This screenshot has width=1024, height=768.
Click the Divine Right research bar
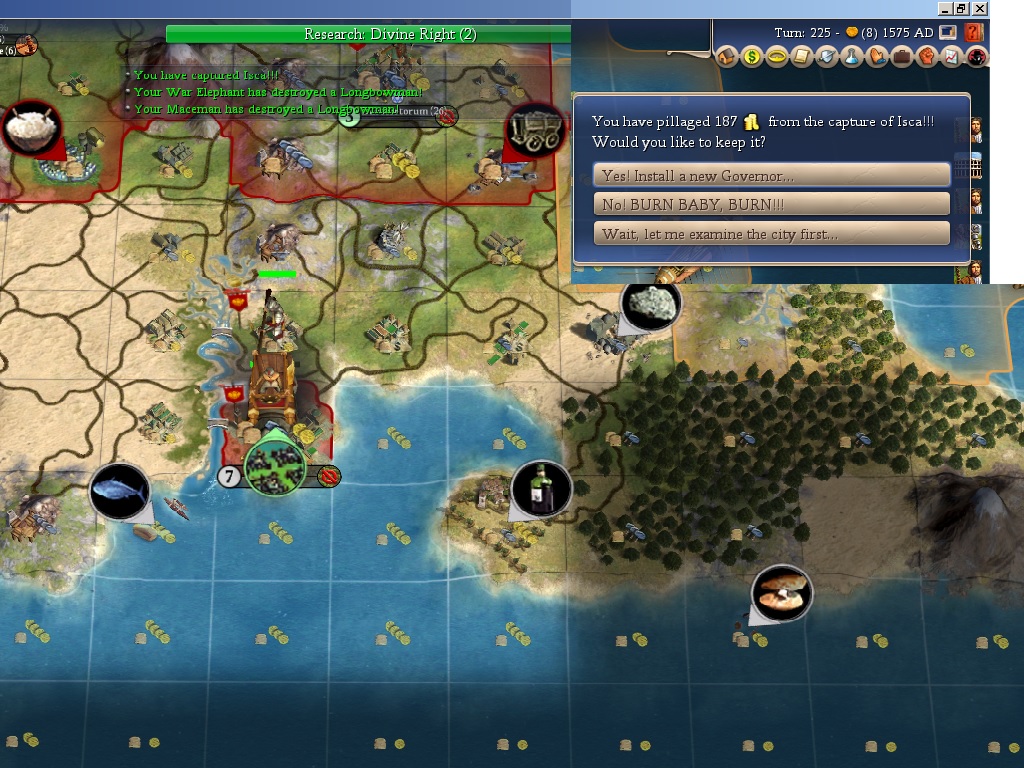coord(390,34)
